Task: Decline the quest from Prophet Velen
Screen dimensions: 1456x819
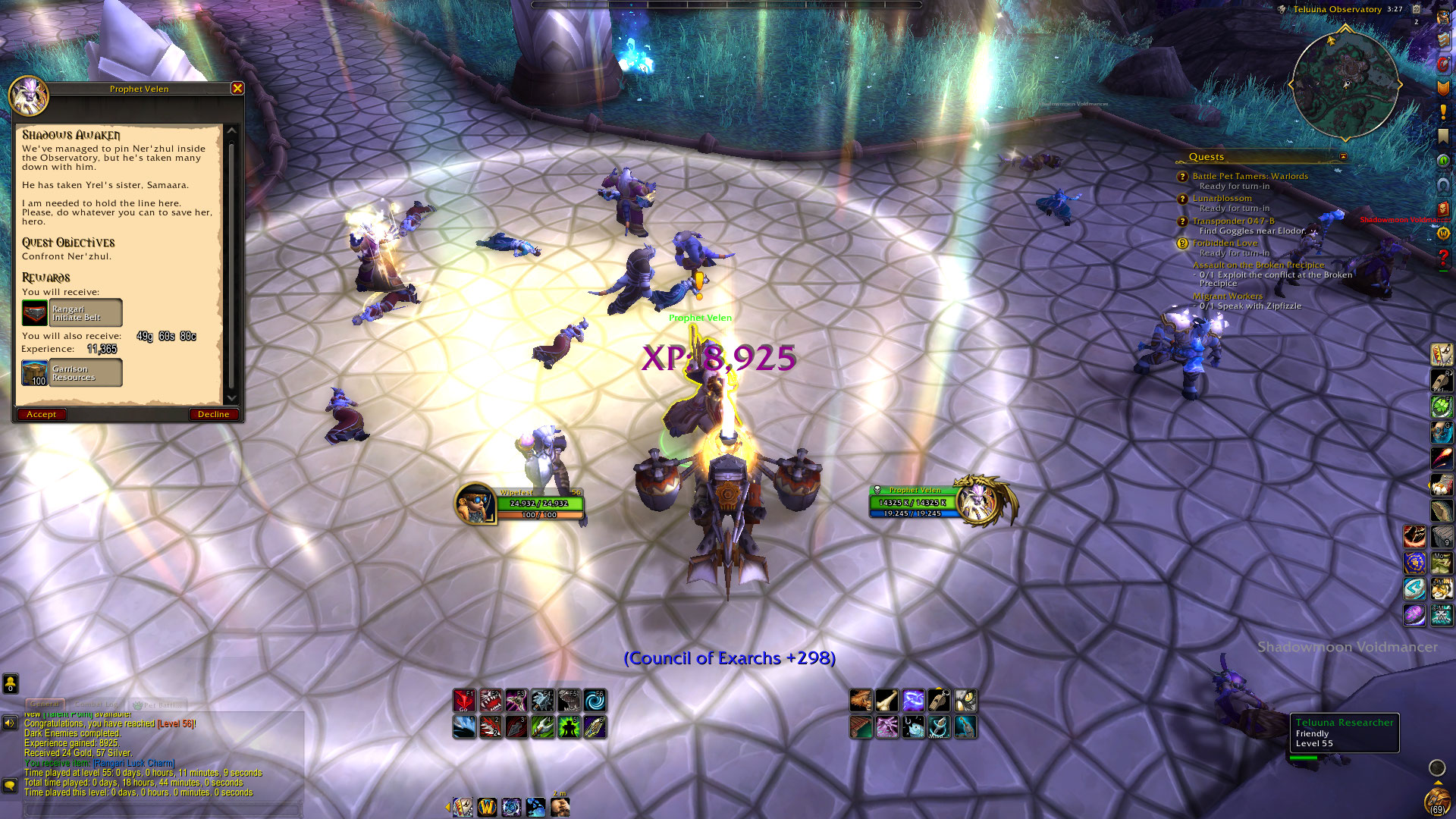Action: pos(213,414)
